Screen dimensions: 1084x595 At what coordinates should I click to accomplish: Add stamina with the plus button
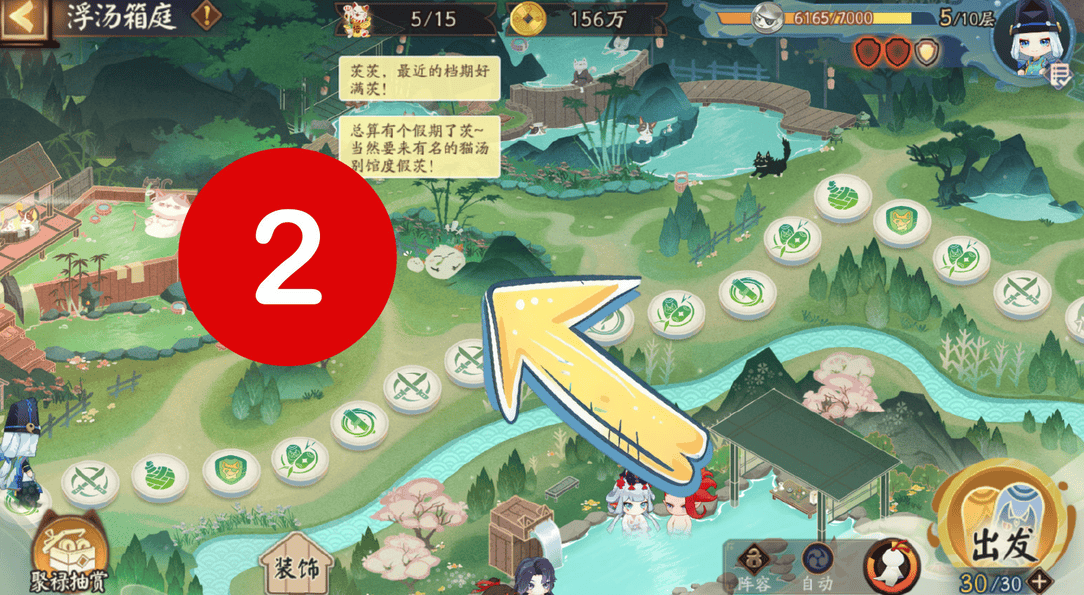click(1041, 582)
